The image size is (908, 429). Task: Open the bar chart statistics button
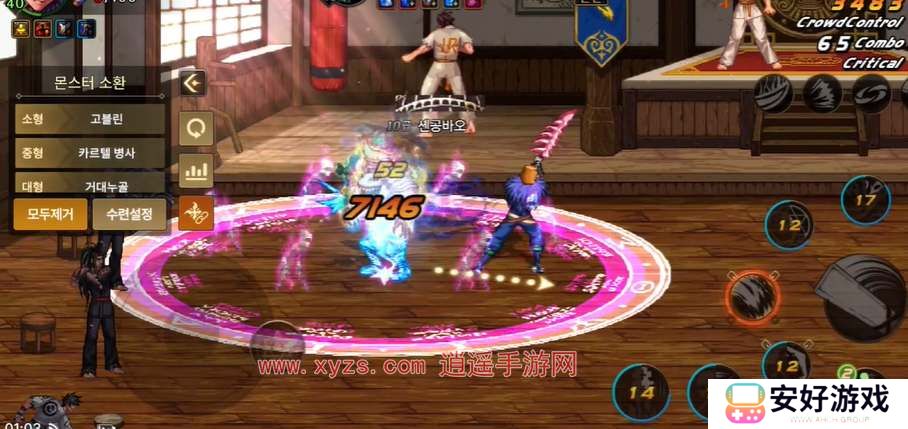(195, 170)
